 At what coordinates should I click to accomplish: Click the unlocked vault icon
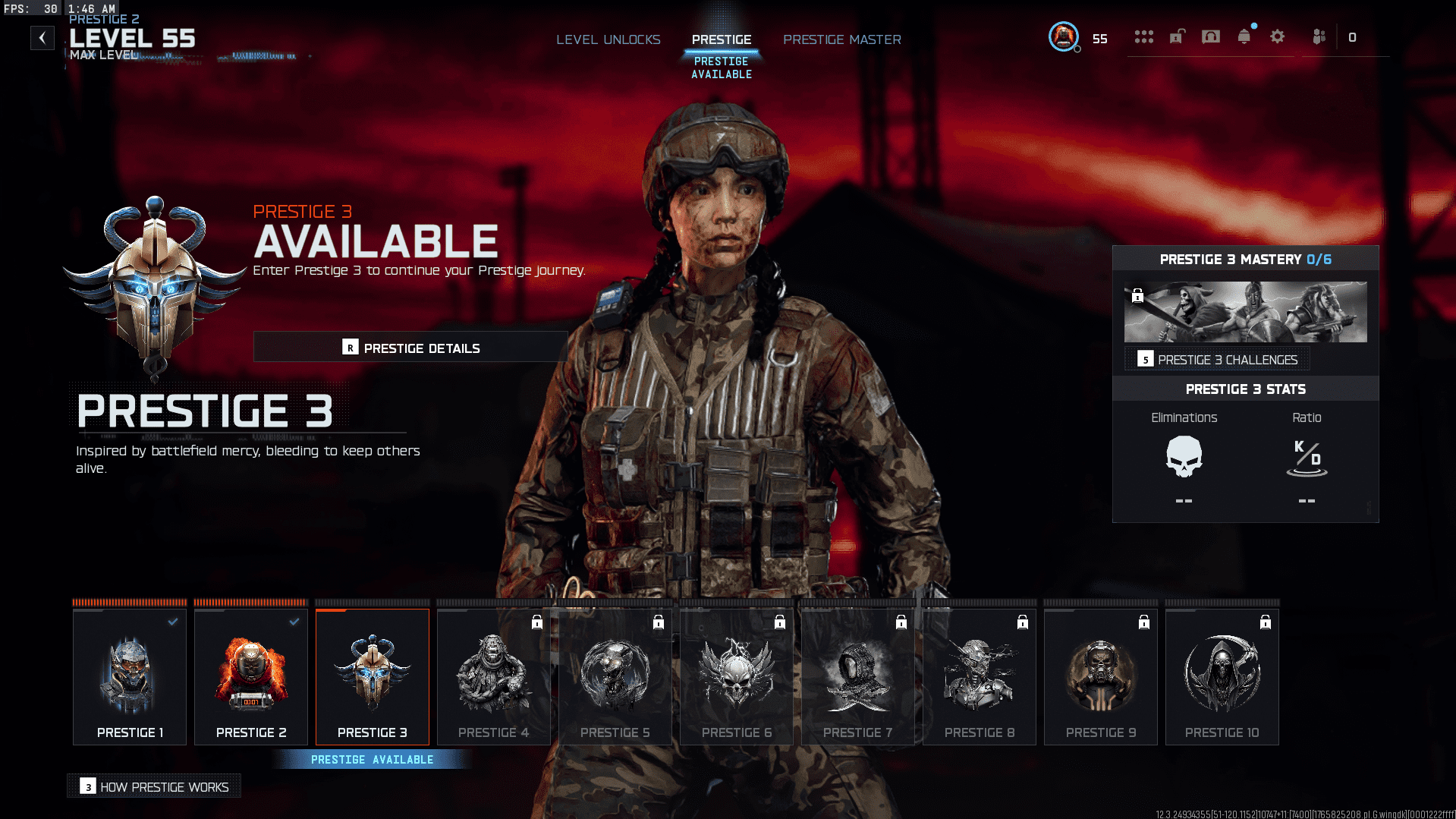point(1176,36)
